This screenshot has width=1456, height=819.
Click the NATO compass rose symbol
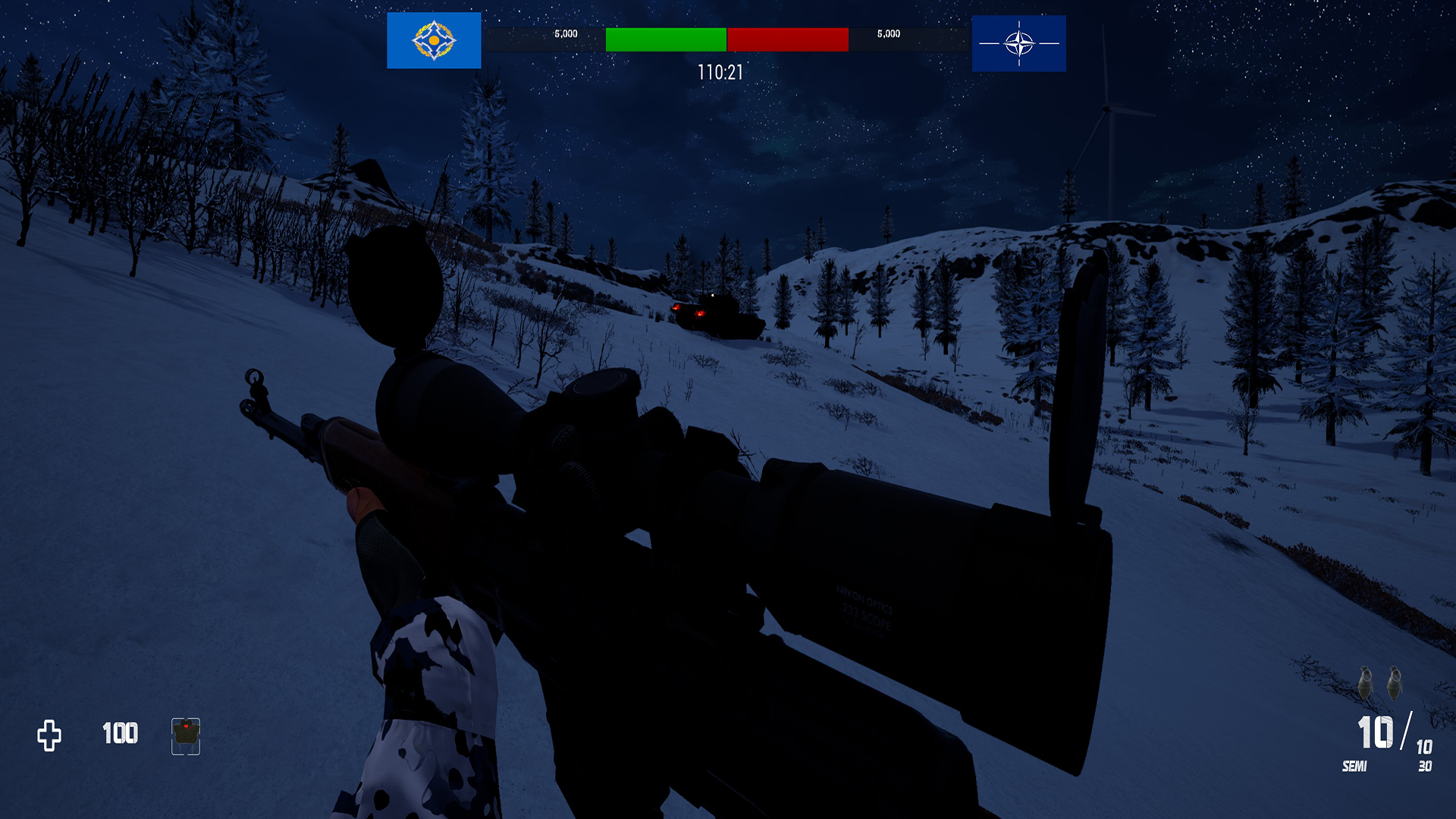pos(1018,42)
